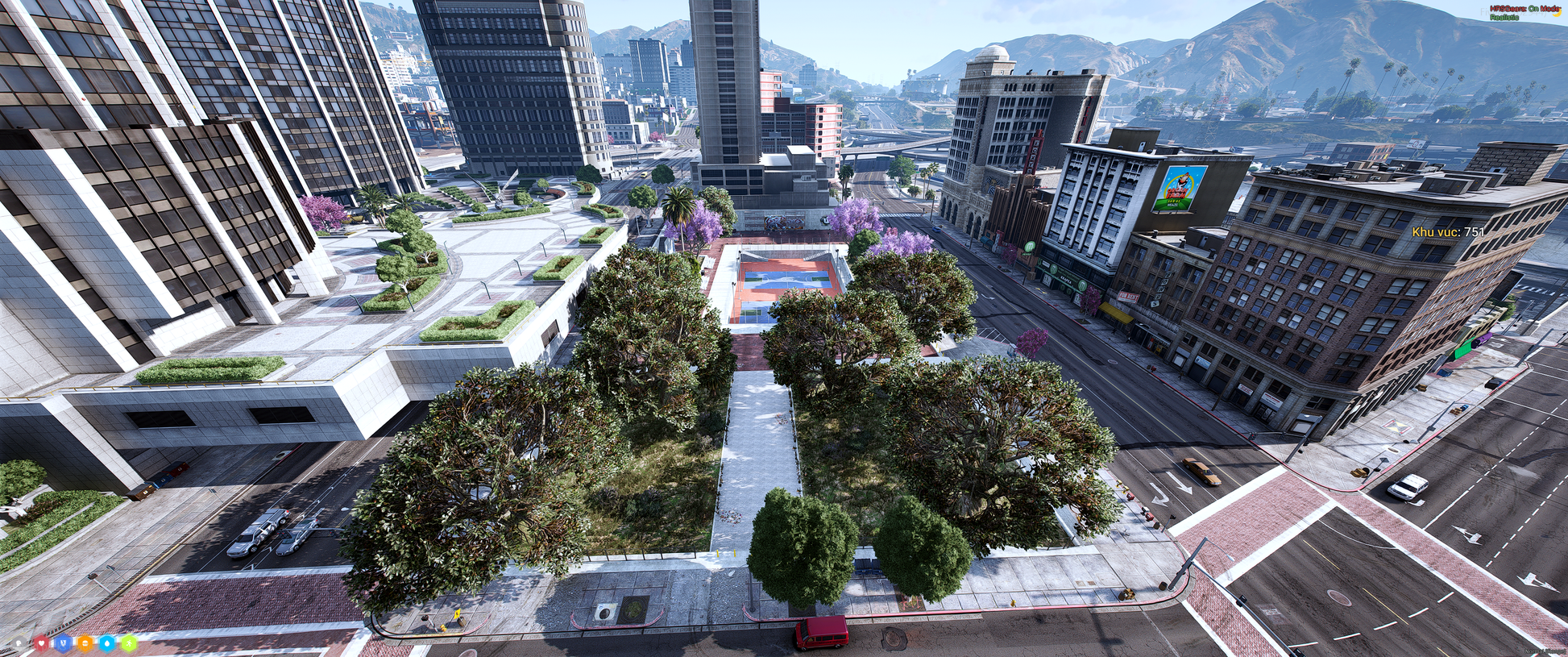This screenshot has height=657, width=1568.
Task: Click the red heart health icon
Action: (x=41, y=643)
